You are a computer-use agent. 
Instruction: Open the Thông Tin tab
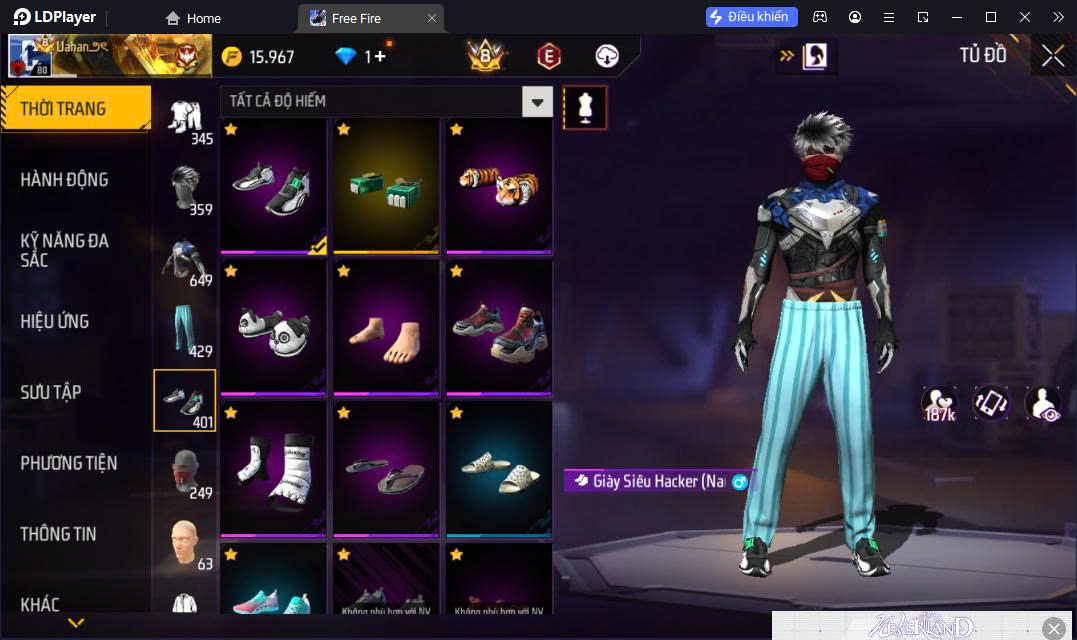(59, 534)
